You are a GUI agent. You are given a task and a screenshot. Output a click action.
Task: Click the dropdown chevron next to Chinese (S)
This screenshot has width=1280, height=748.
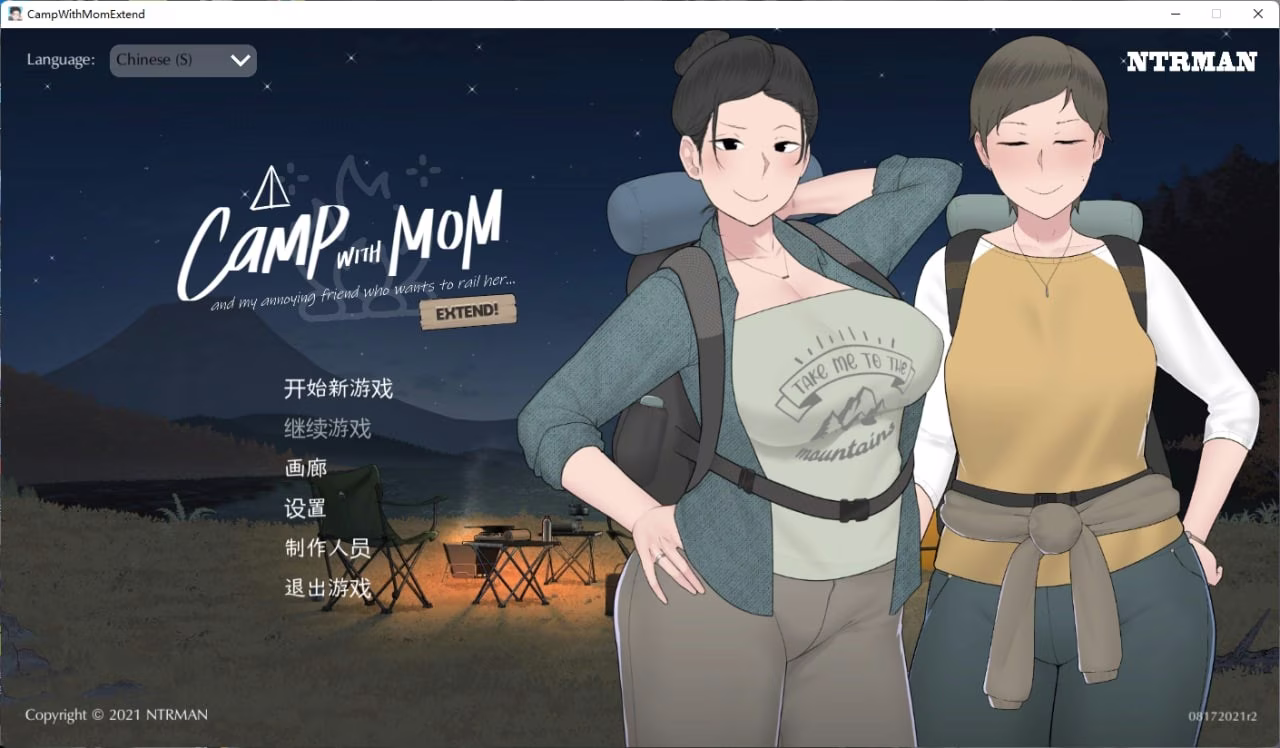click(239, 60)
